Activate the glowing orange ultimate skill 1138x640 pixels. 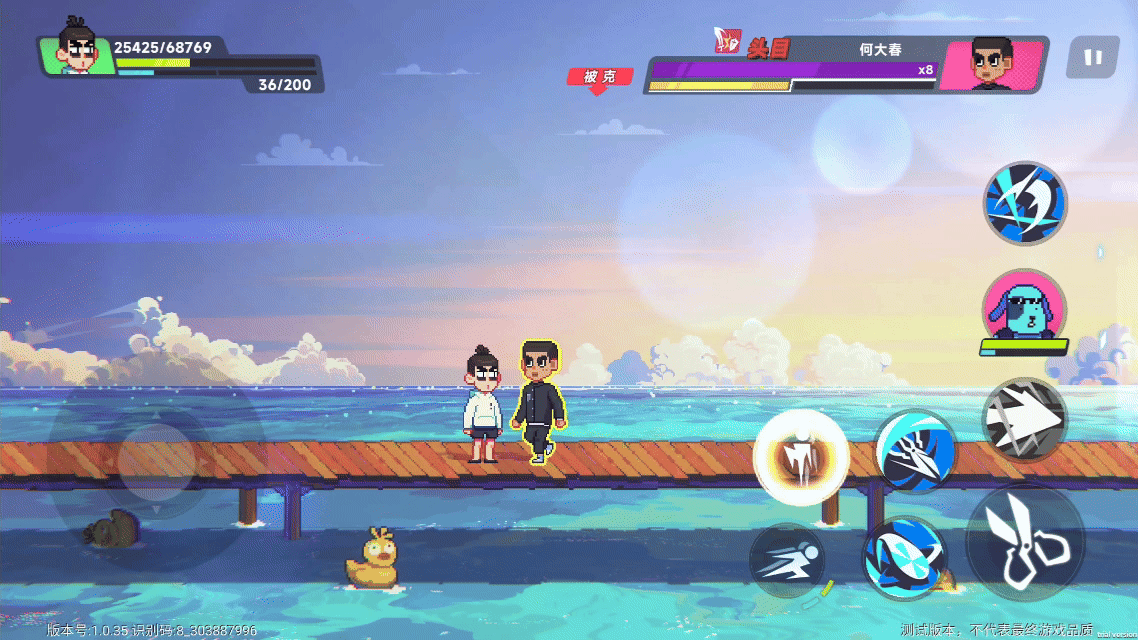[x=801, y=458]
